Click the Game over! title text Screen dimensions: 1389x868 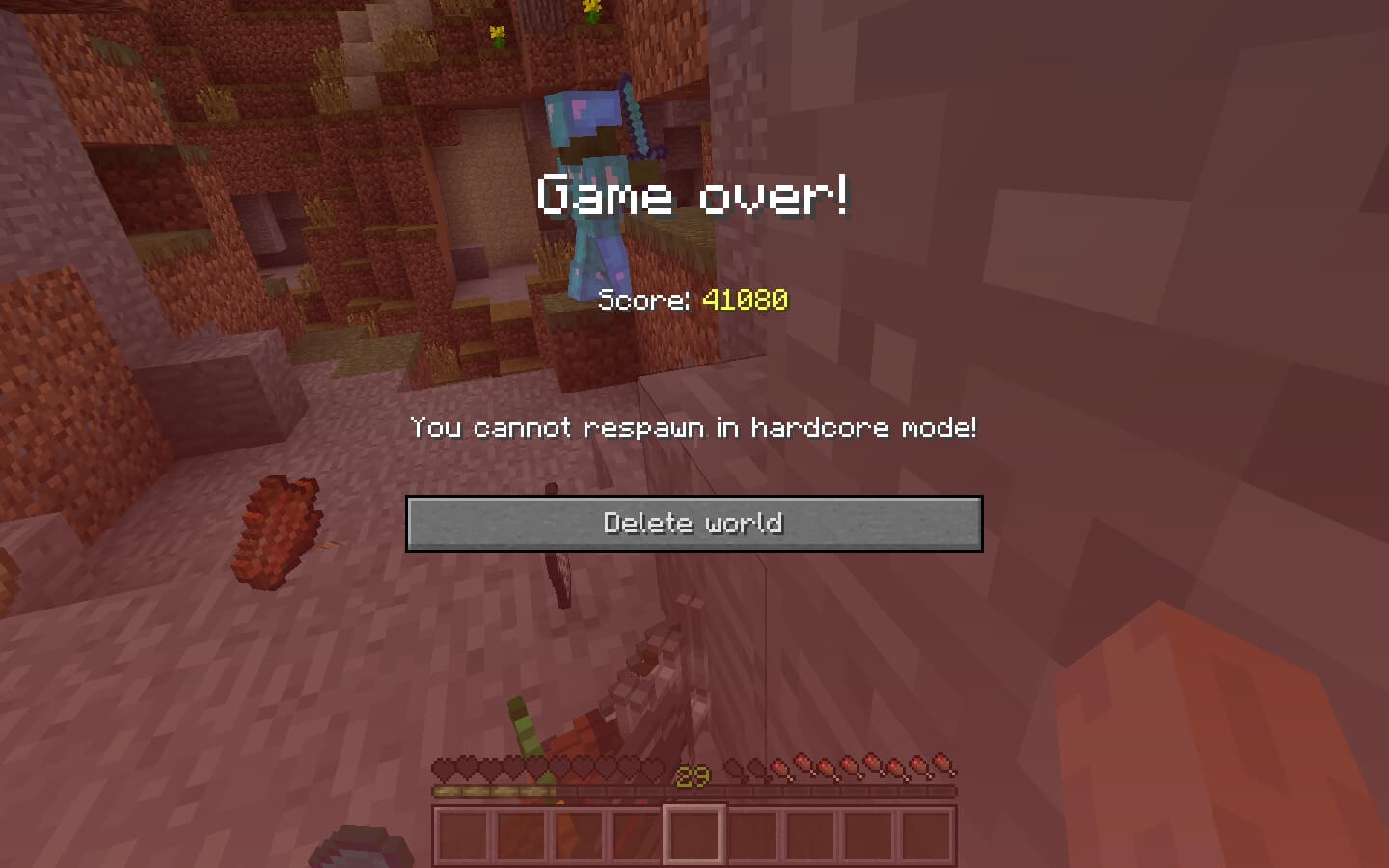coord(694,195)
